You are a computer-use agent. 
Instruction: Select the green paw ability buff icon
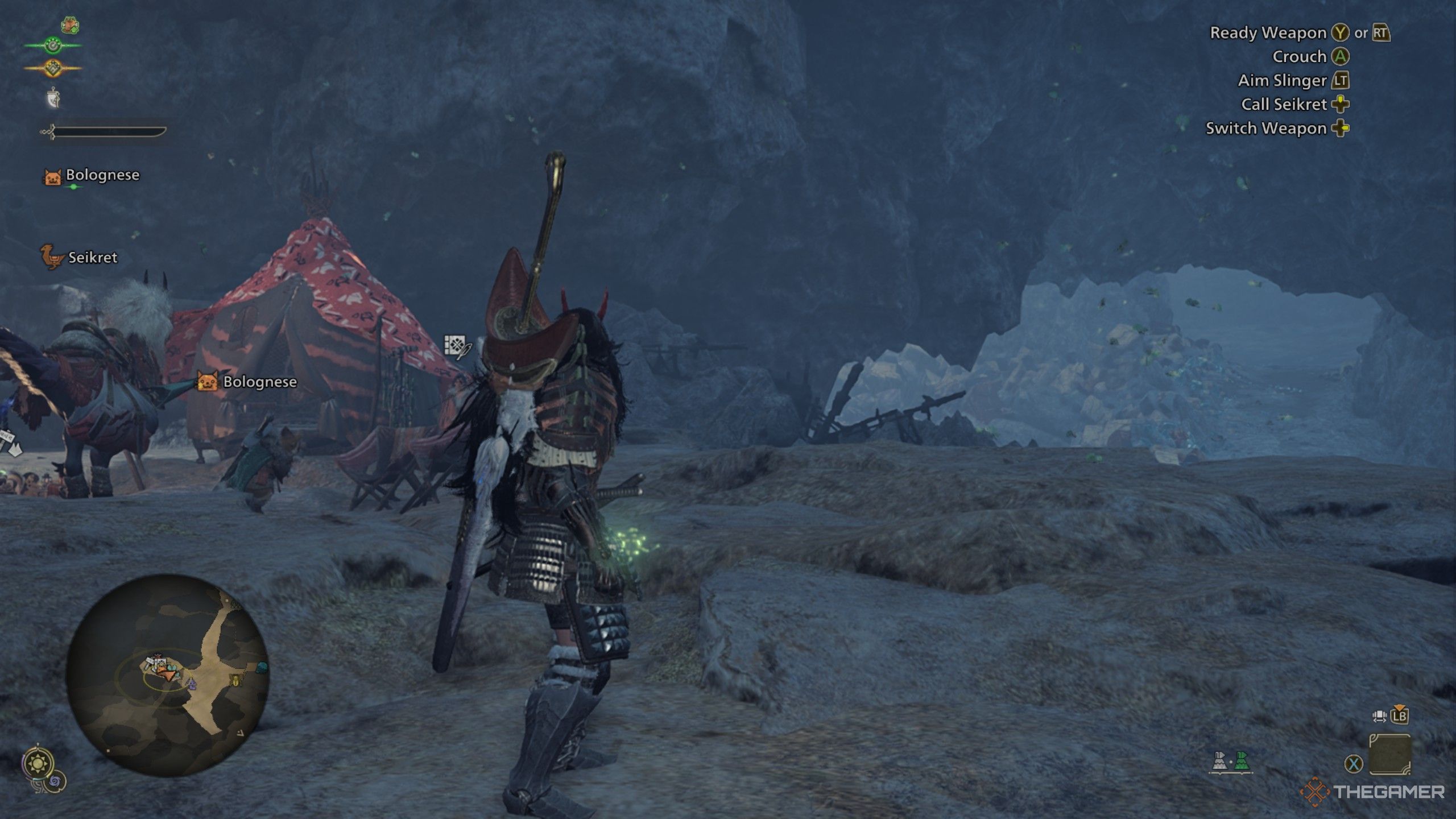[53, 45]
